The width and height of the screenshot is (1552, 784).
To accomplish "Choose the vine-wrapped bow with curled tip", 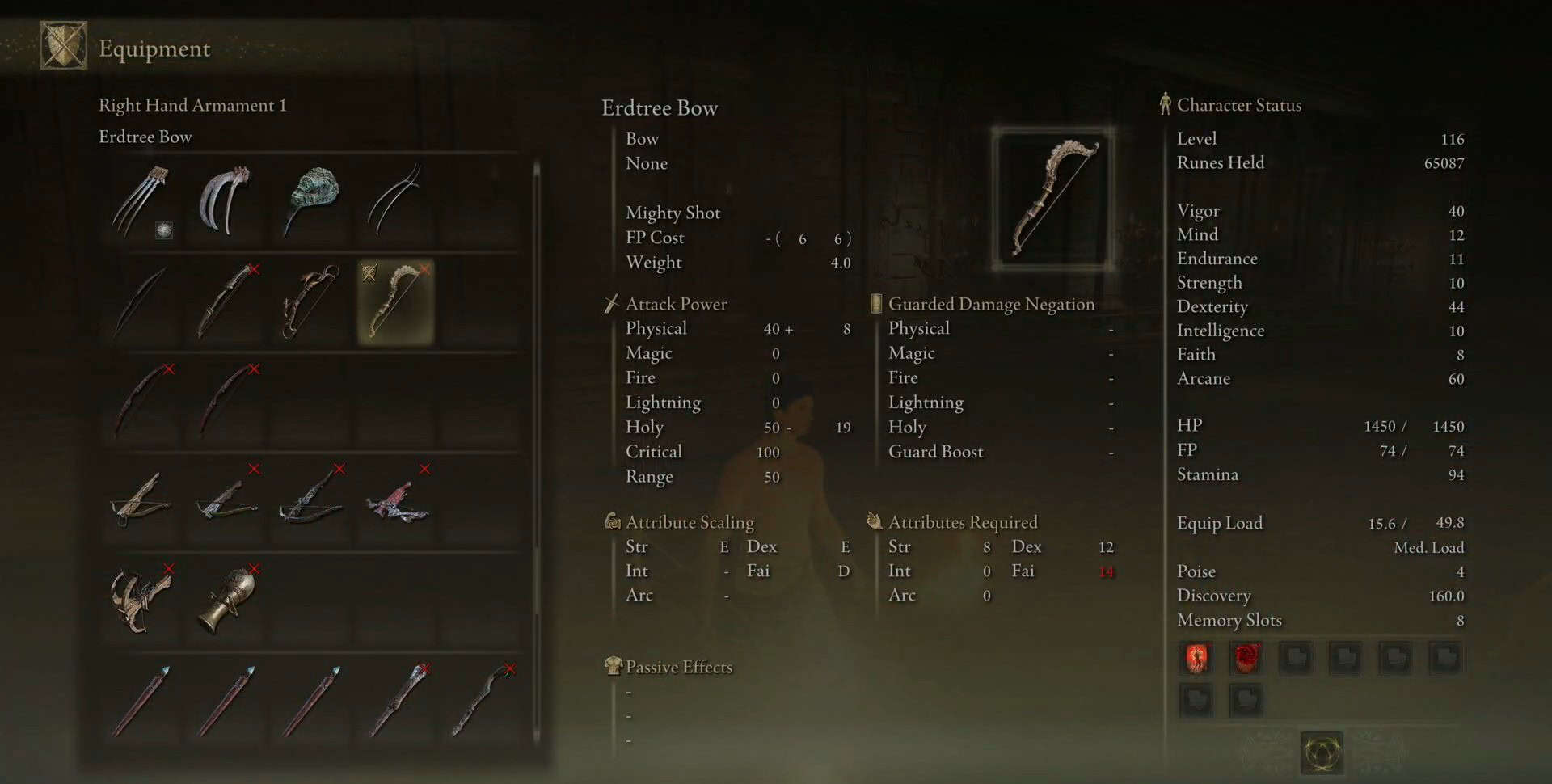I will [312, 302].
